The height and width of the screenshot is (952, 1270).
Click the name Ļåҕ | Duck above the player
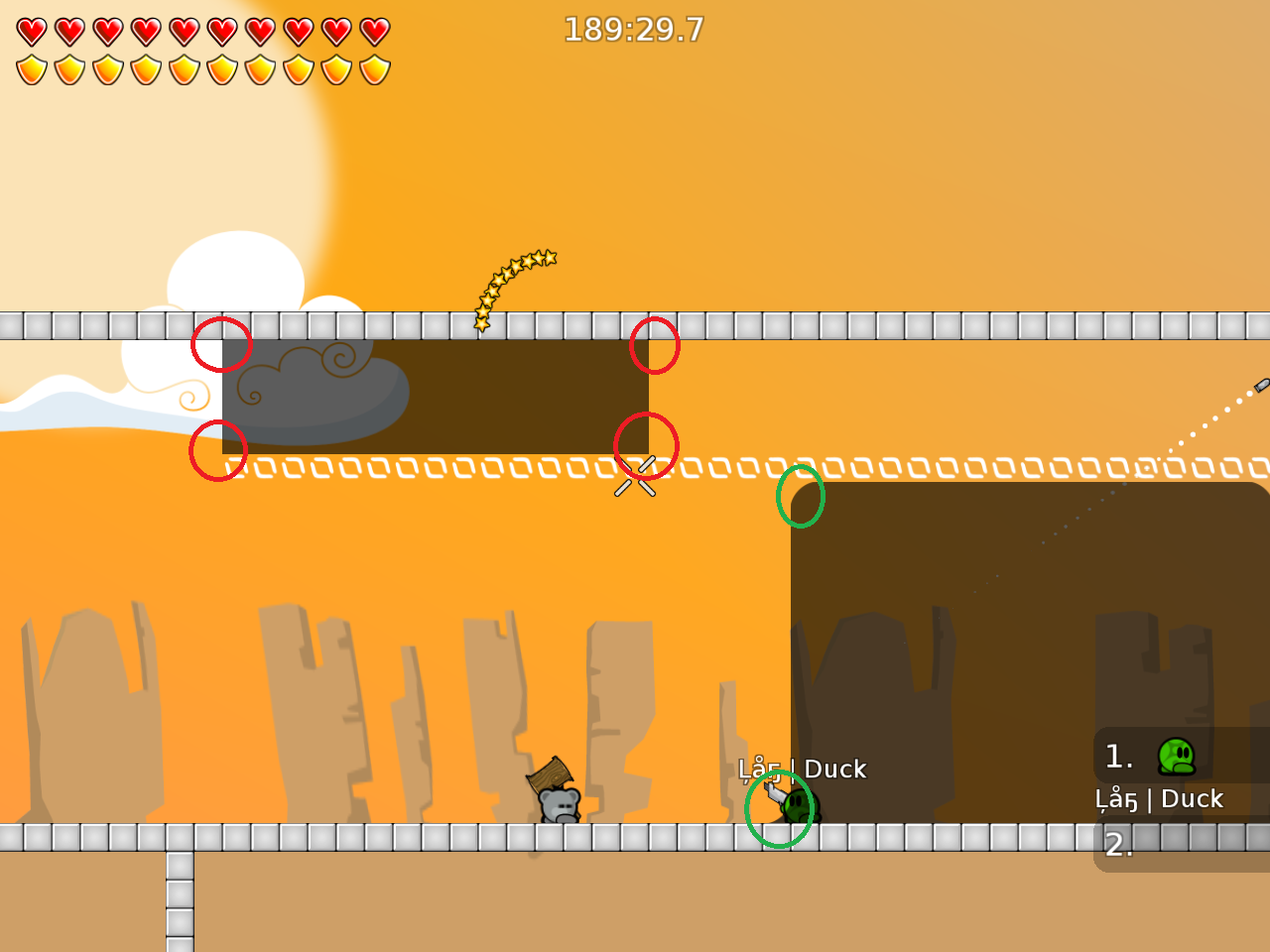pyautogui.click(x=804, y=770)
